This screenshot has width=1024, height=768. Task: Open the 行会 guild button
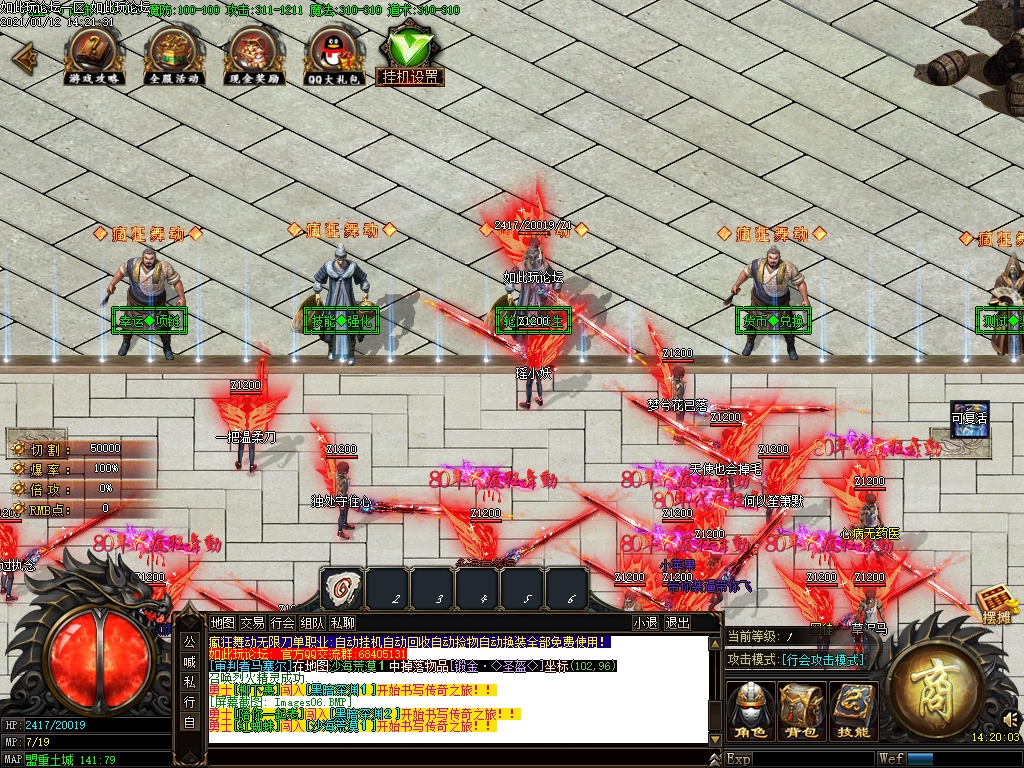click(x=283, y=622)
